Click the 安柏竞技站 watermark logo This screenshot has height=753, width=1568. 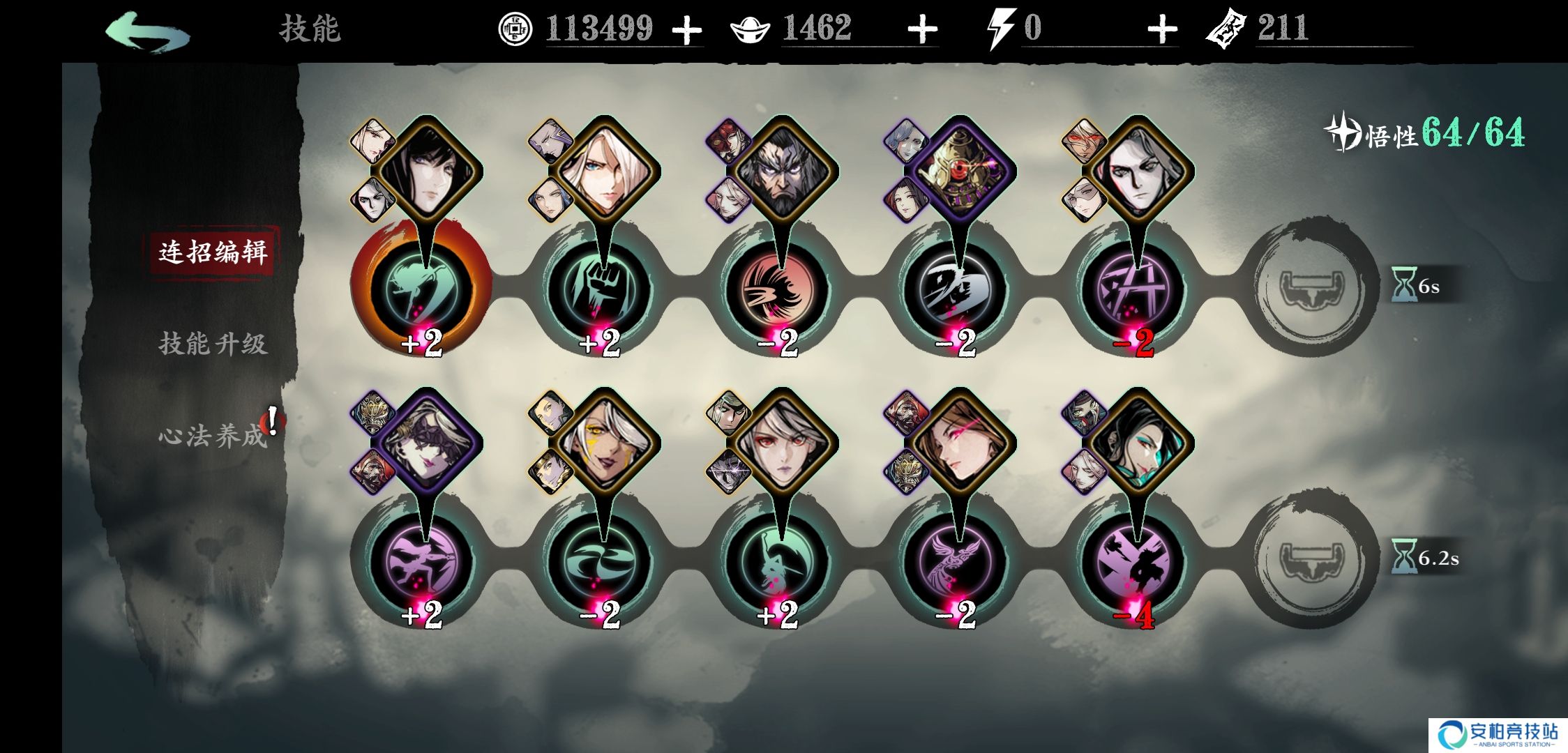(1498, 735)
